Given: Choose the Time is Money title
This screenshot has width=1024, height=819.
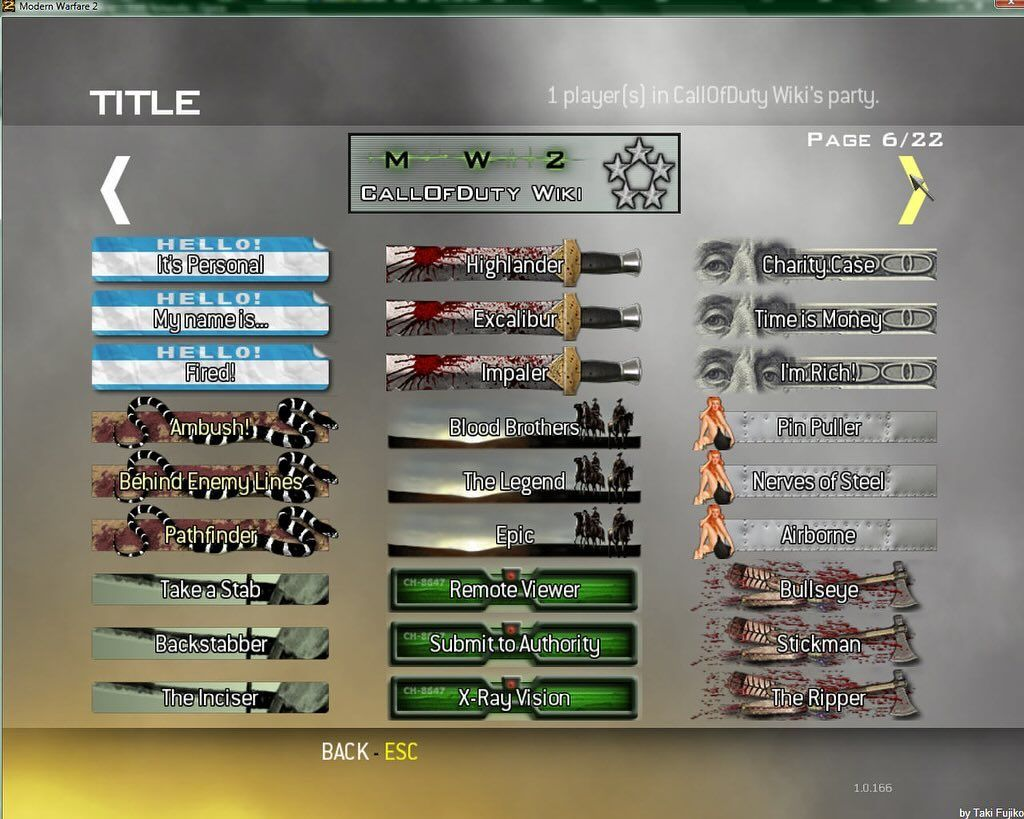Looking at the screenshot, I should (x=818, y=318).
